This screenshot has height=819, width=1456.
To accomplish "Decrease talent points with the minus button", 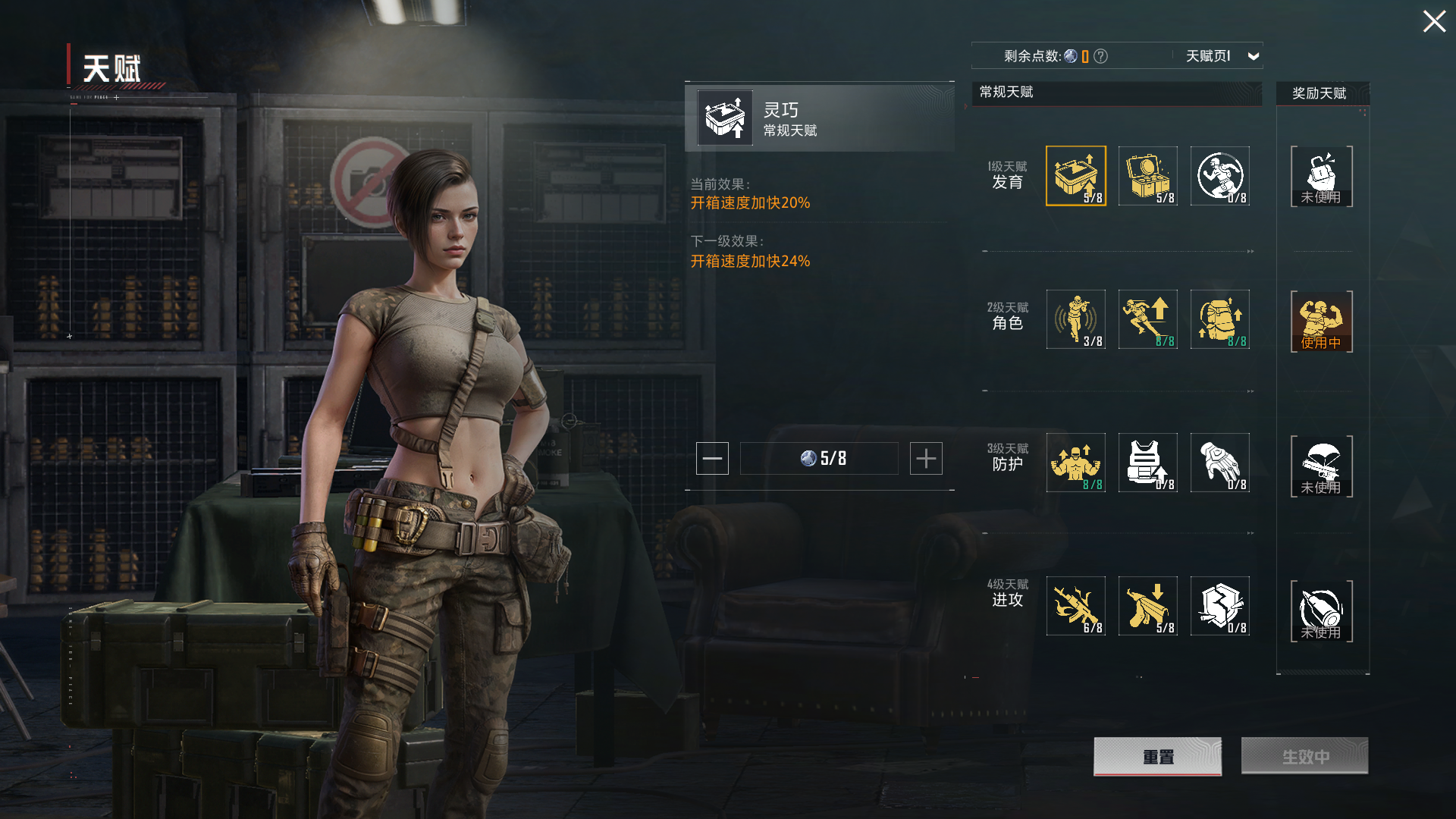I will [x=712, y=459].
